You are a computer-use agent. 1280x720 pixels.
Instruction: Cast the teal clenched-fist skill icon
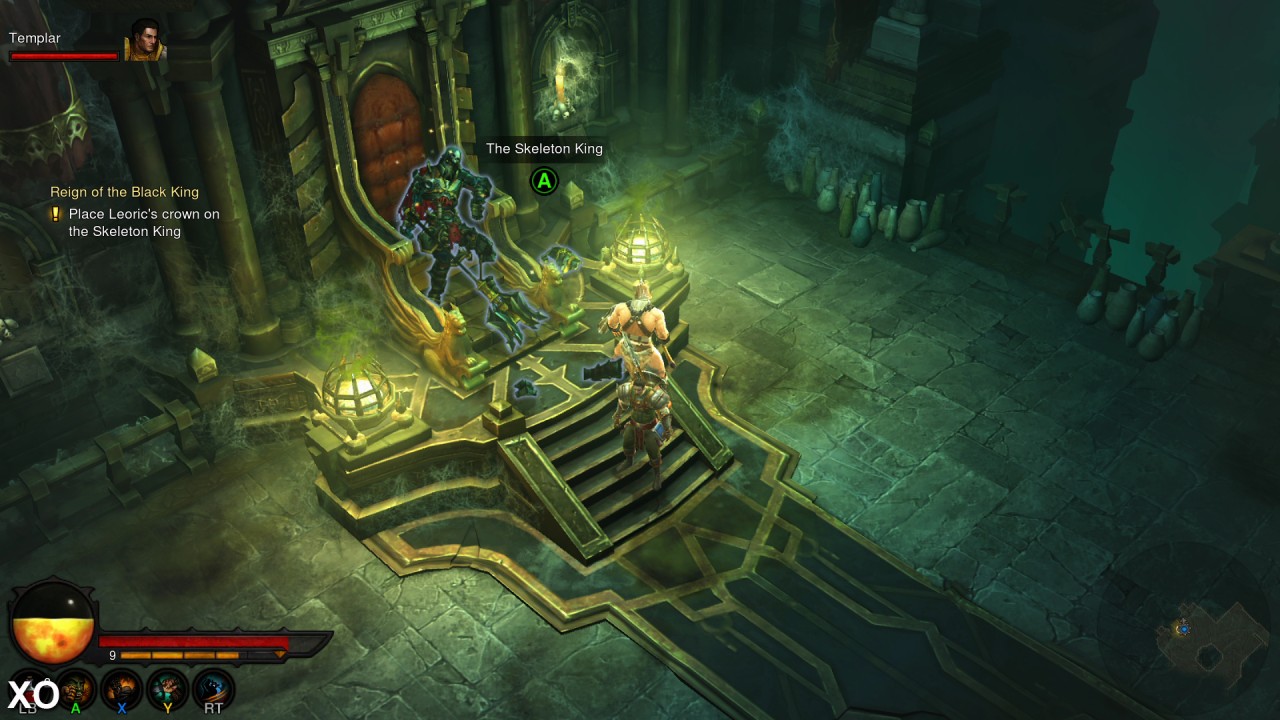168,689
